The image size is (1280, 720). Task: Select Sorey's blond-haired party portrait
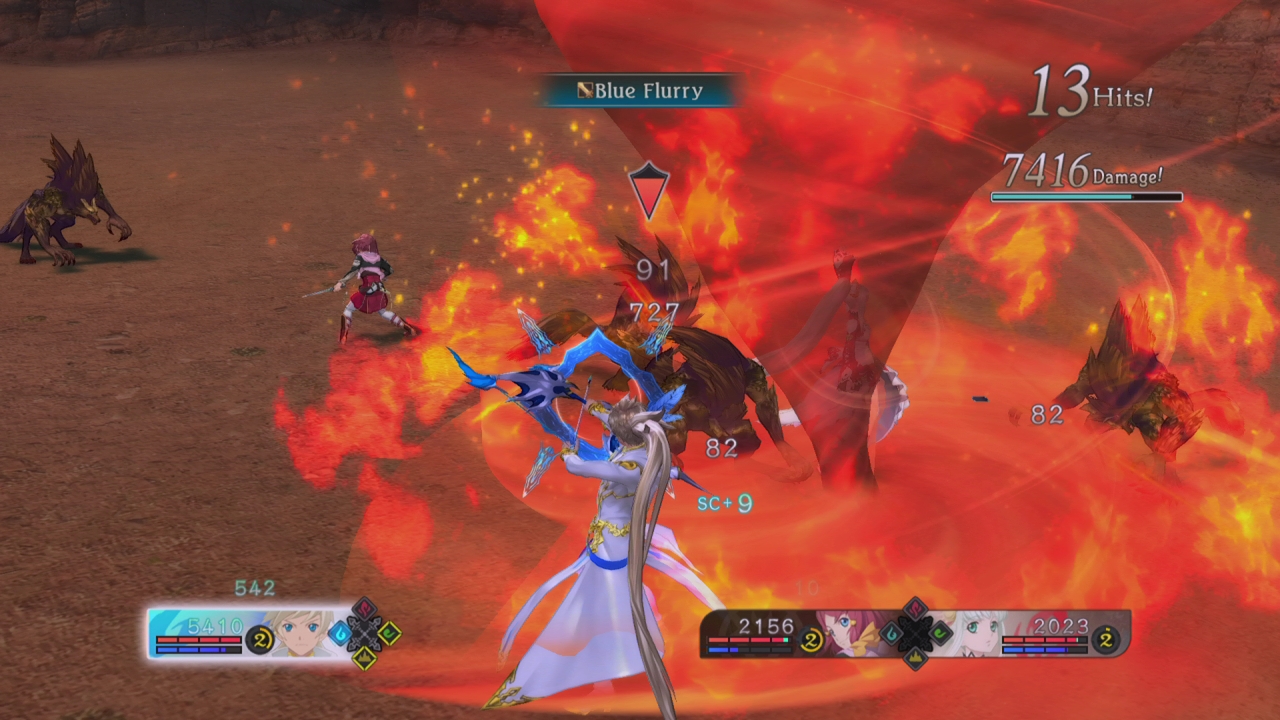[302, 634]
